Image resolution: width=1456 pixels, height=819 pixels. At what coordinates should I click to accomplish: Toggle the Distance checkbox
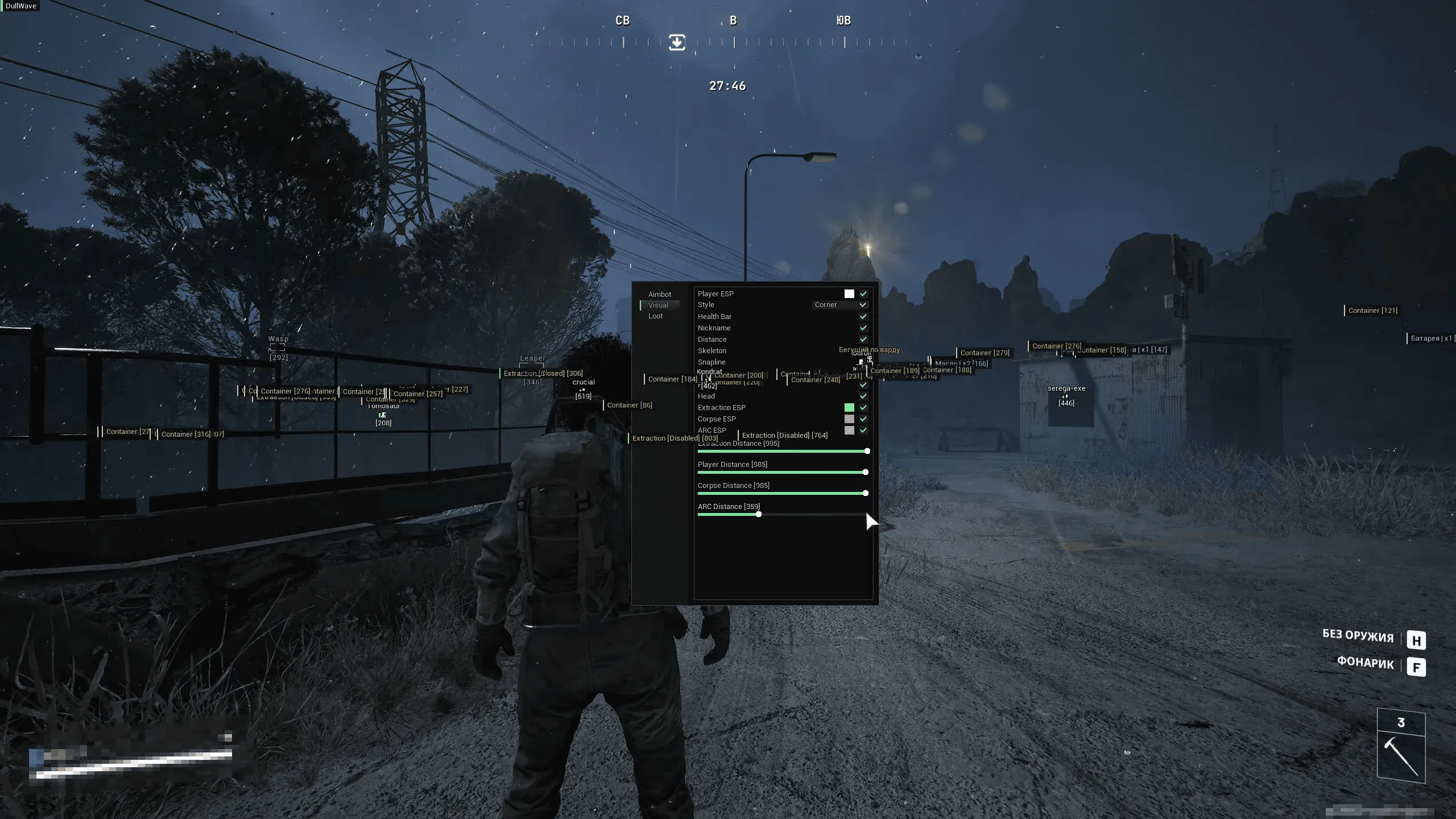click(863, 339)
